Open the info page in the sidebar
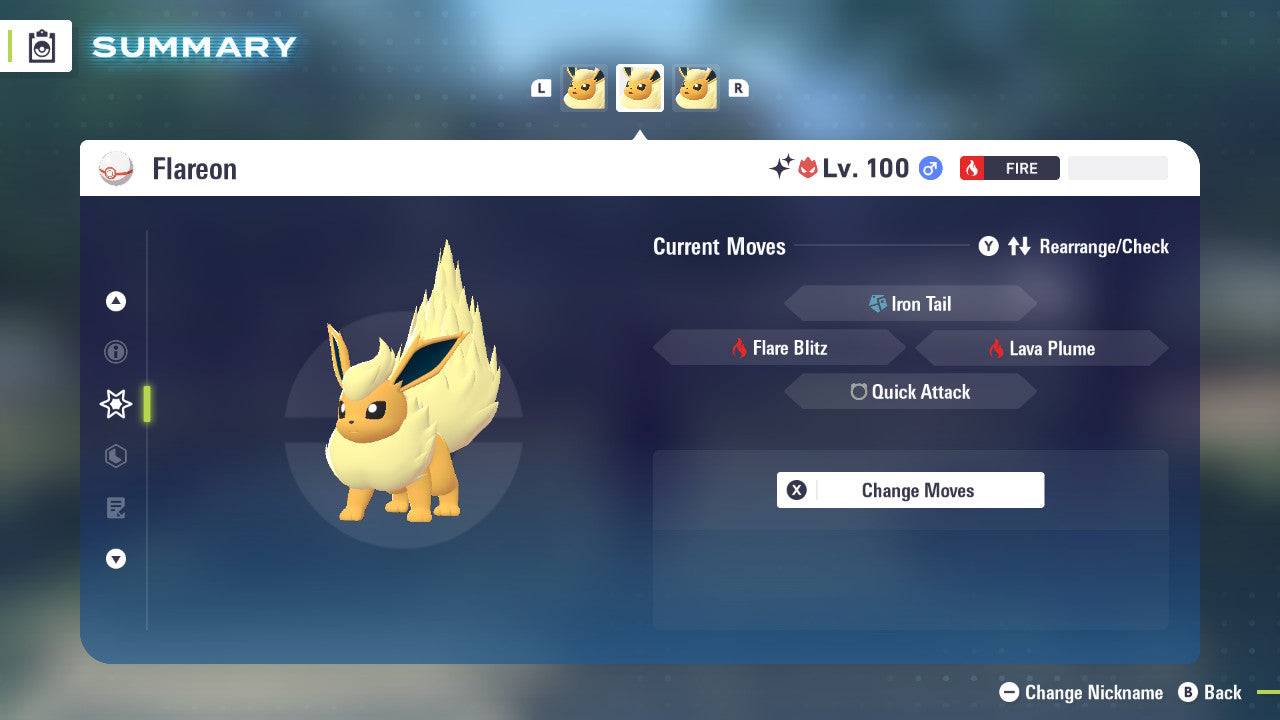The image size is (1280, 720). point(115,352)
